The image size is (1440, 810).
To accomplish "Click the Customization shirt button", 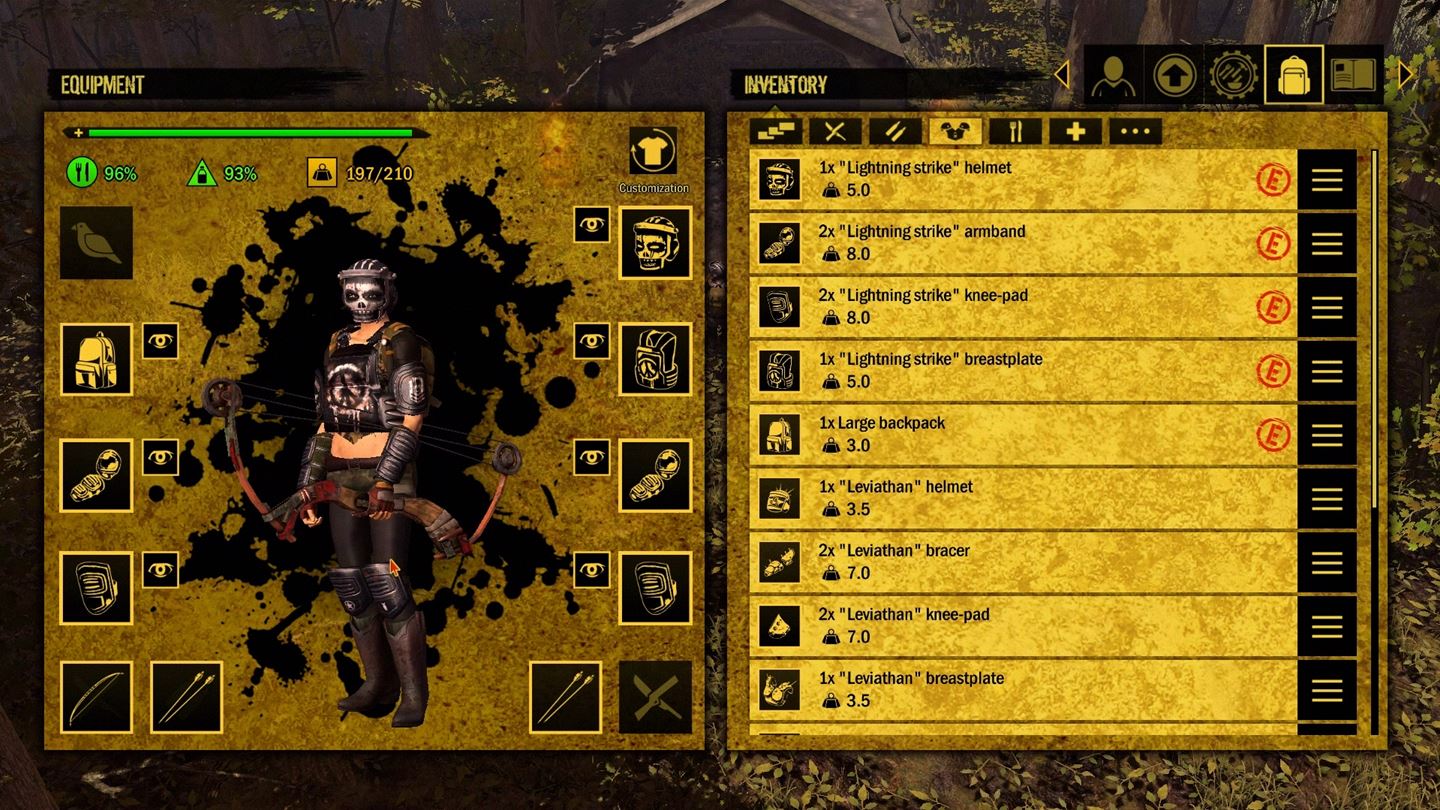I will [x=654, y=152].
